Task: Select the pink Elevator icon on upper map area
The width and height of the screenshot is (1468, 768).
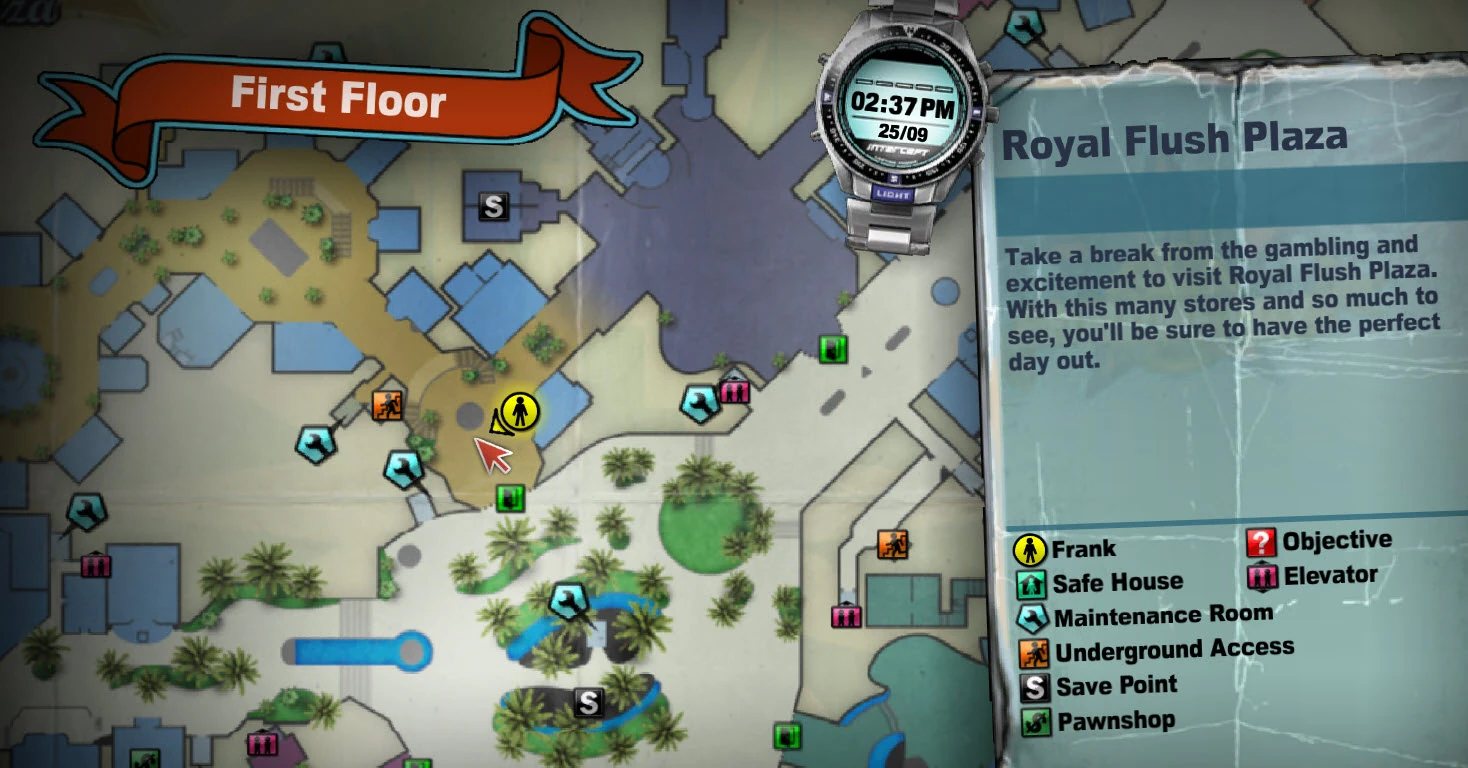Action: 737,390
